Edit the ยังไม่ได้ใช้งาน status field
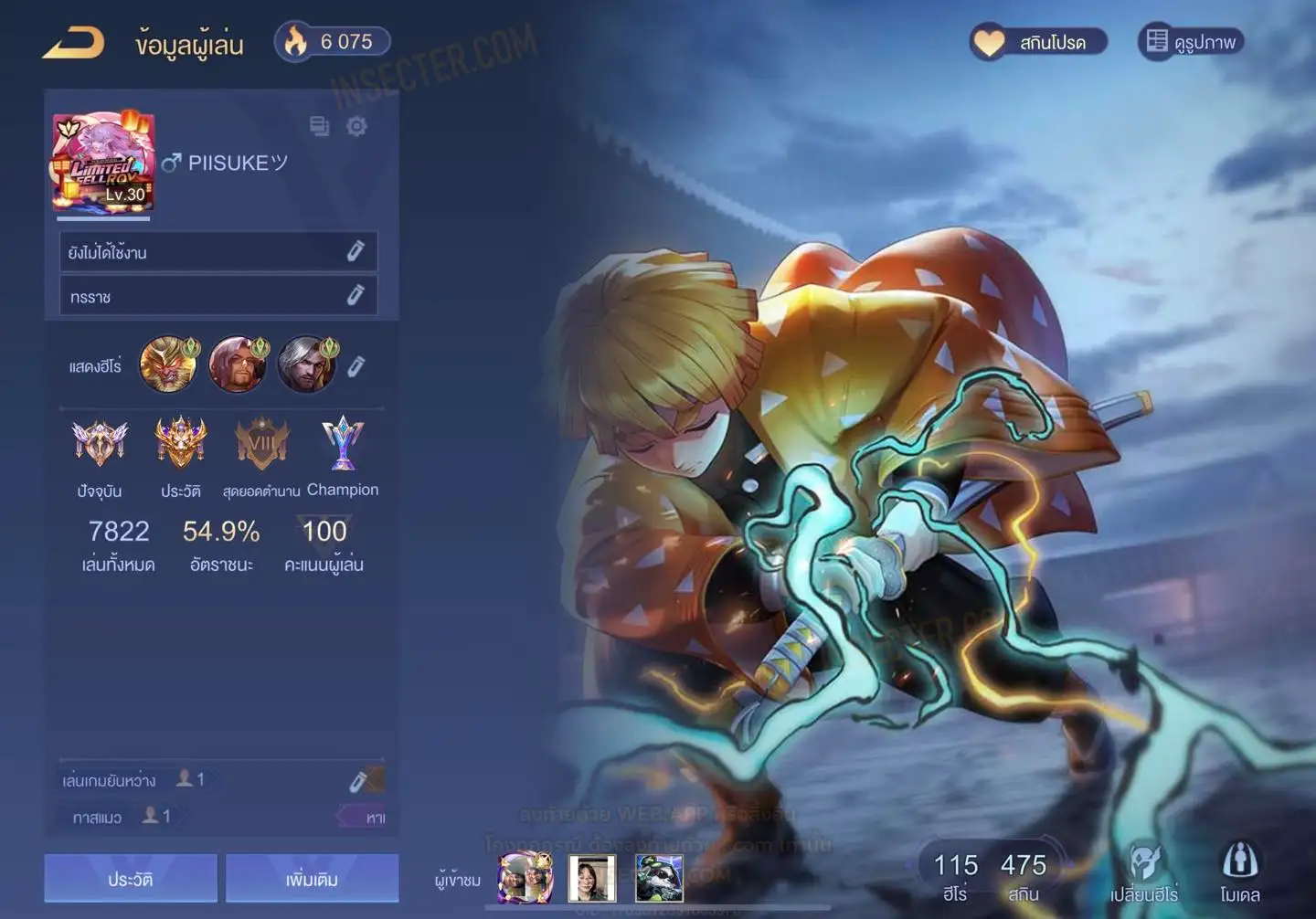 point(356,251)
